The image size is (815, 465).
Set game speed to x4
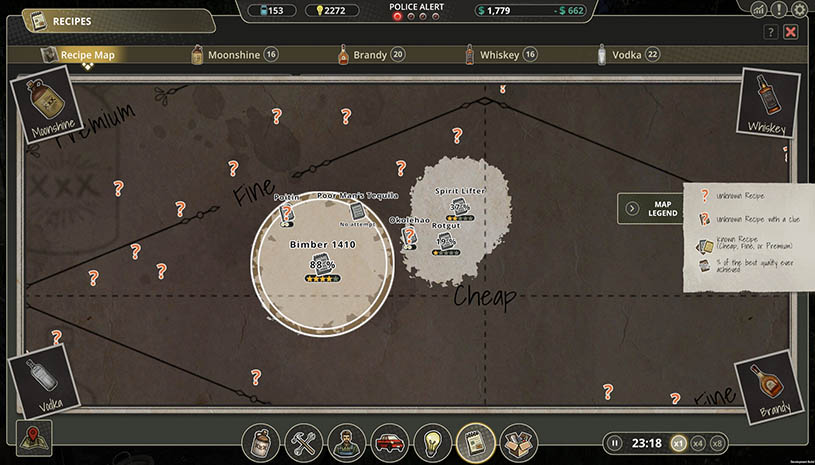click(x=698, y=443)
